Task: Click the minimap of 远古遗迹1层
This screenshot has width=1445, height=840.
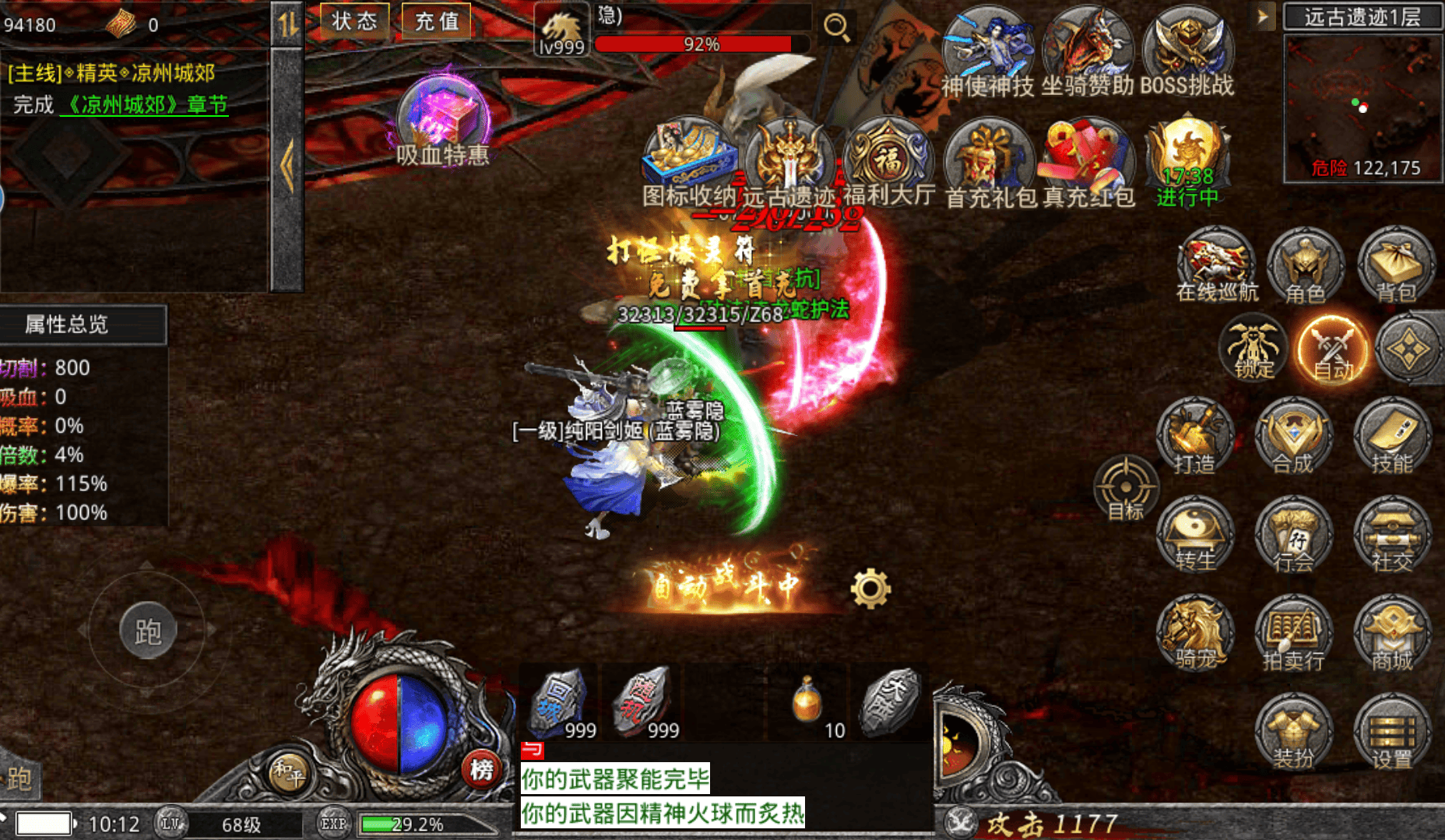Action: click(1362, 105)
